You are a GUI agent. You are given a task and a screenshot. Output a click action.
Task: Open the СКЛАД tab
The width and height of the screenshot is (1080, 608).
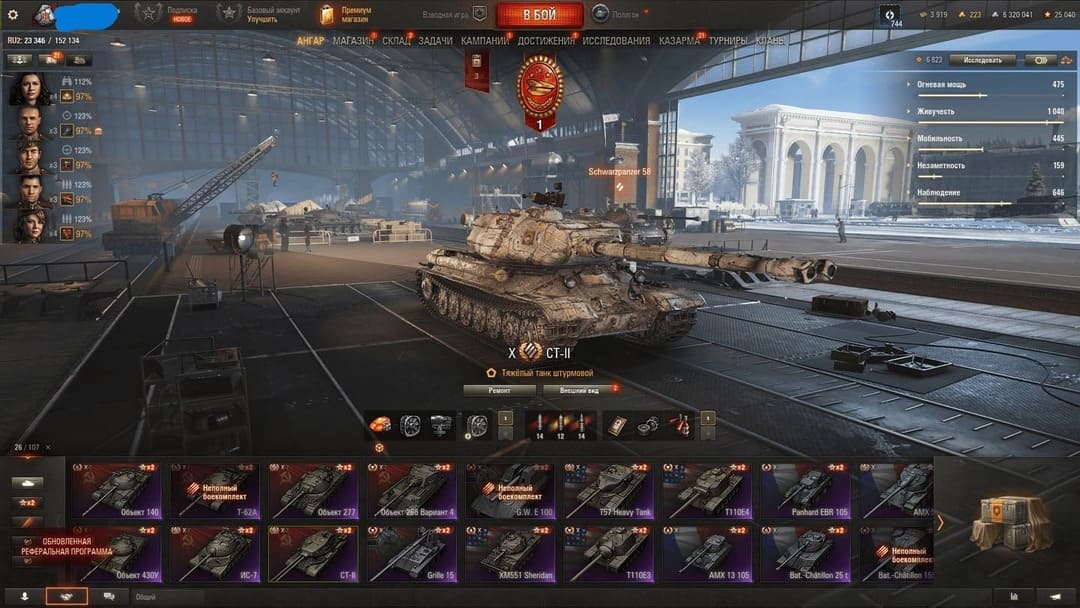(x=396, y=41)
